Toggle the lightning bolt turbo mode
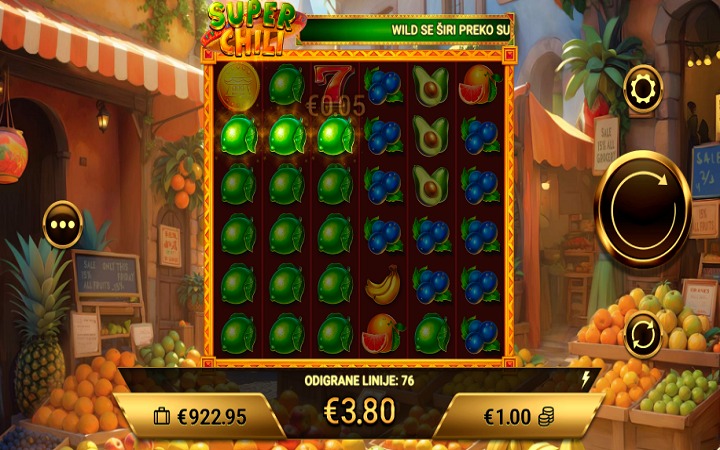Viewport: 720px width, 450px height. pos(585,379)
